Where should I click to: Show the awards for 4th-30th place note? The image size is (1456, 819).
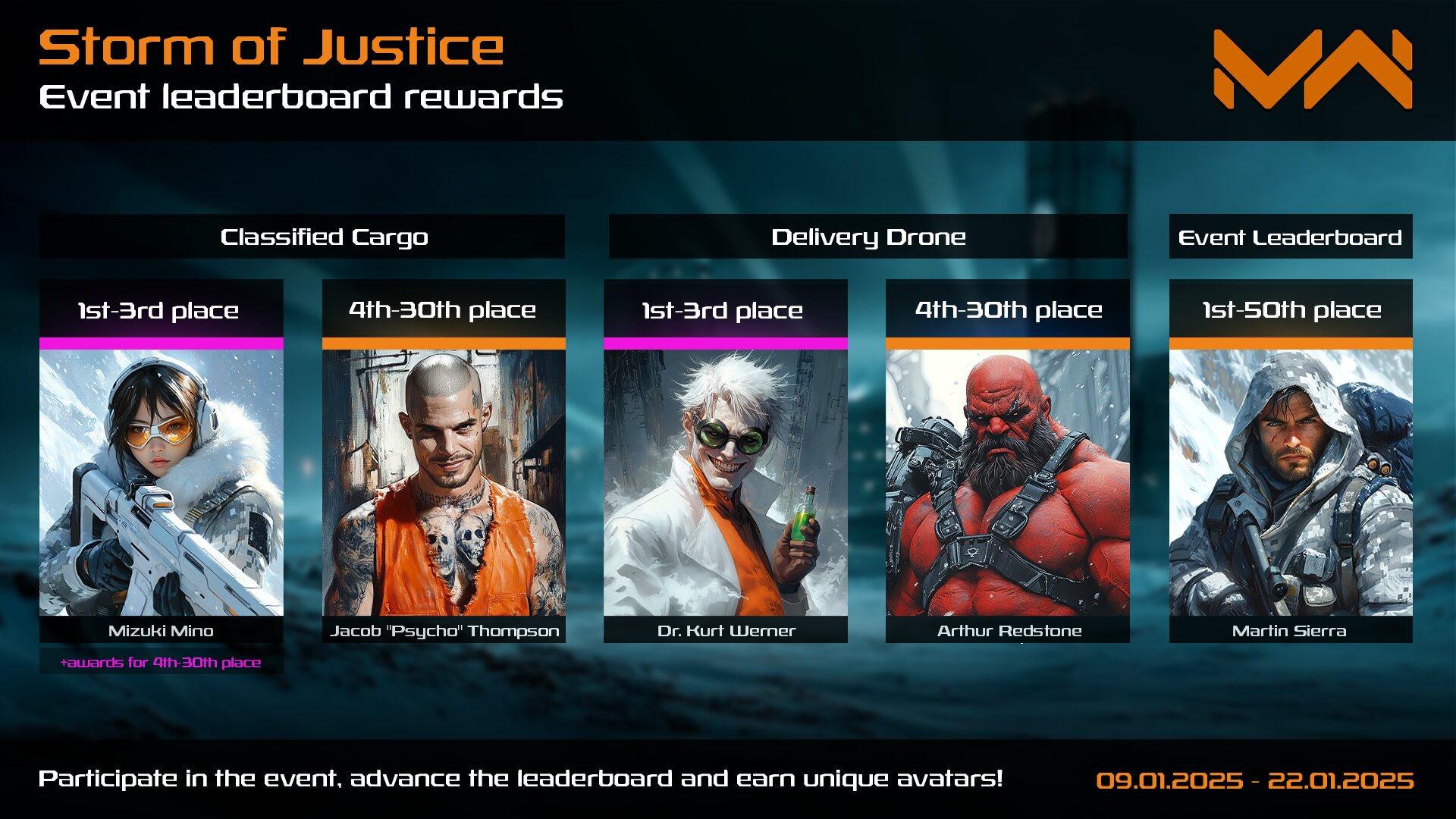click(161, 662)
